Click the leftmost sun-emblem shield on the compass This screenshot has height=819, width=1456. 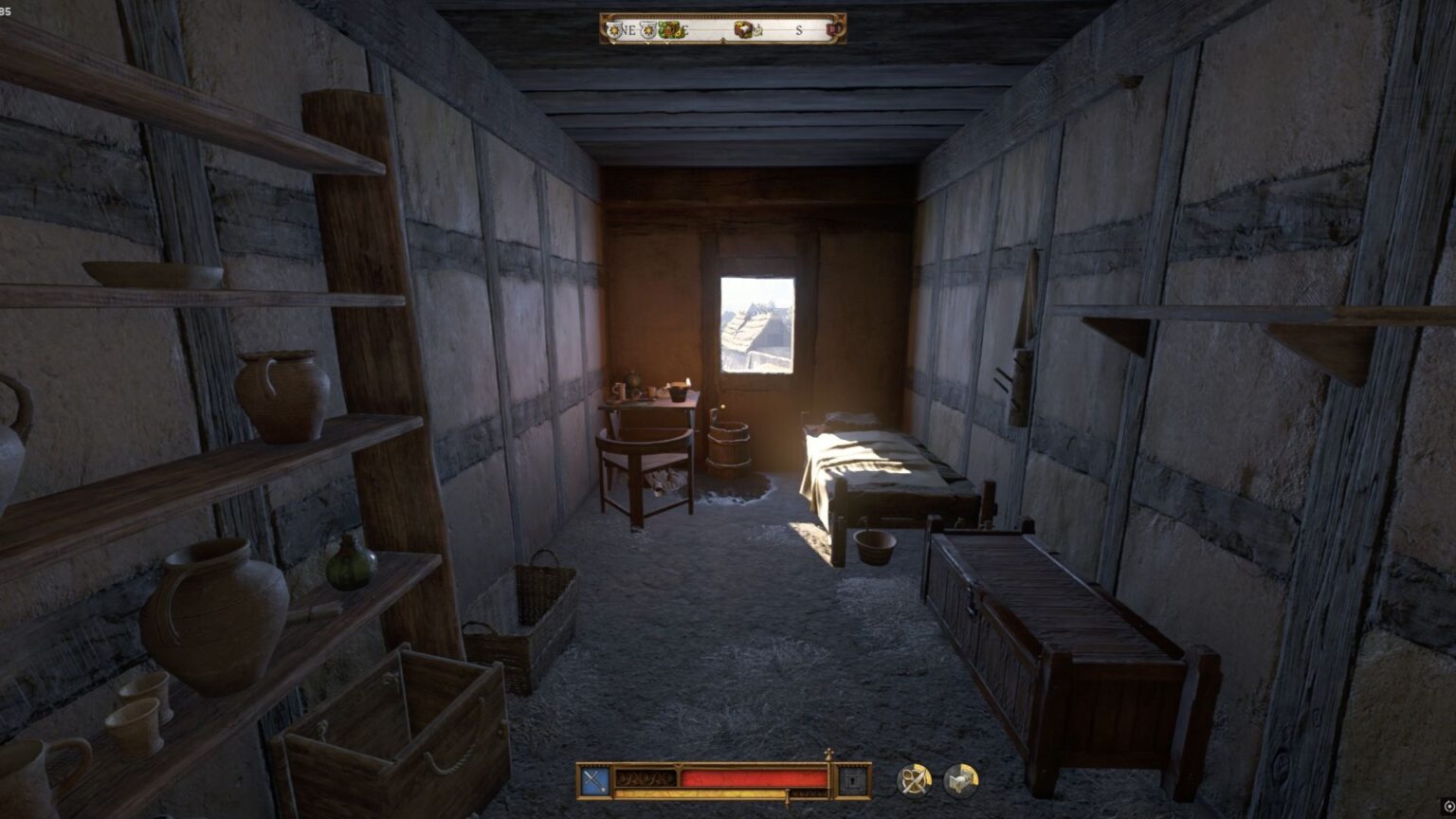pyautogui.click(x=614, y=29)
